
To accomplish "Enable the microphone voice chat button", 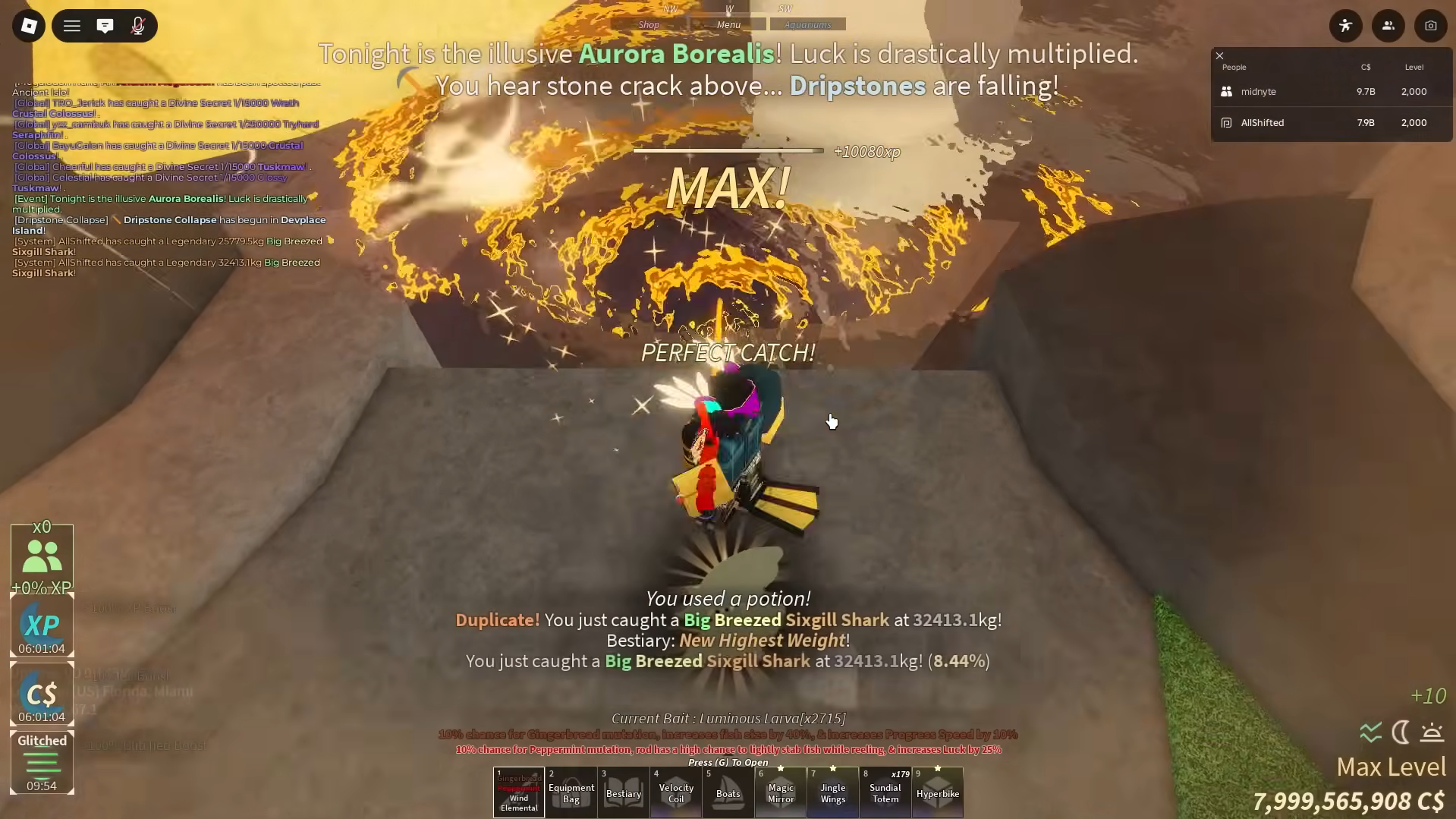I will point(138,25).
